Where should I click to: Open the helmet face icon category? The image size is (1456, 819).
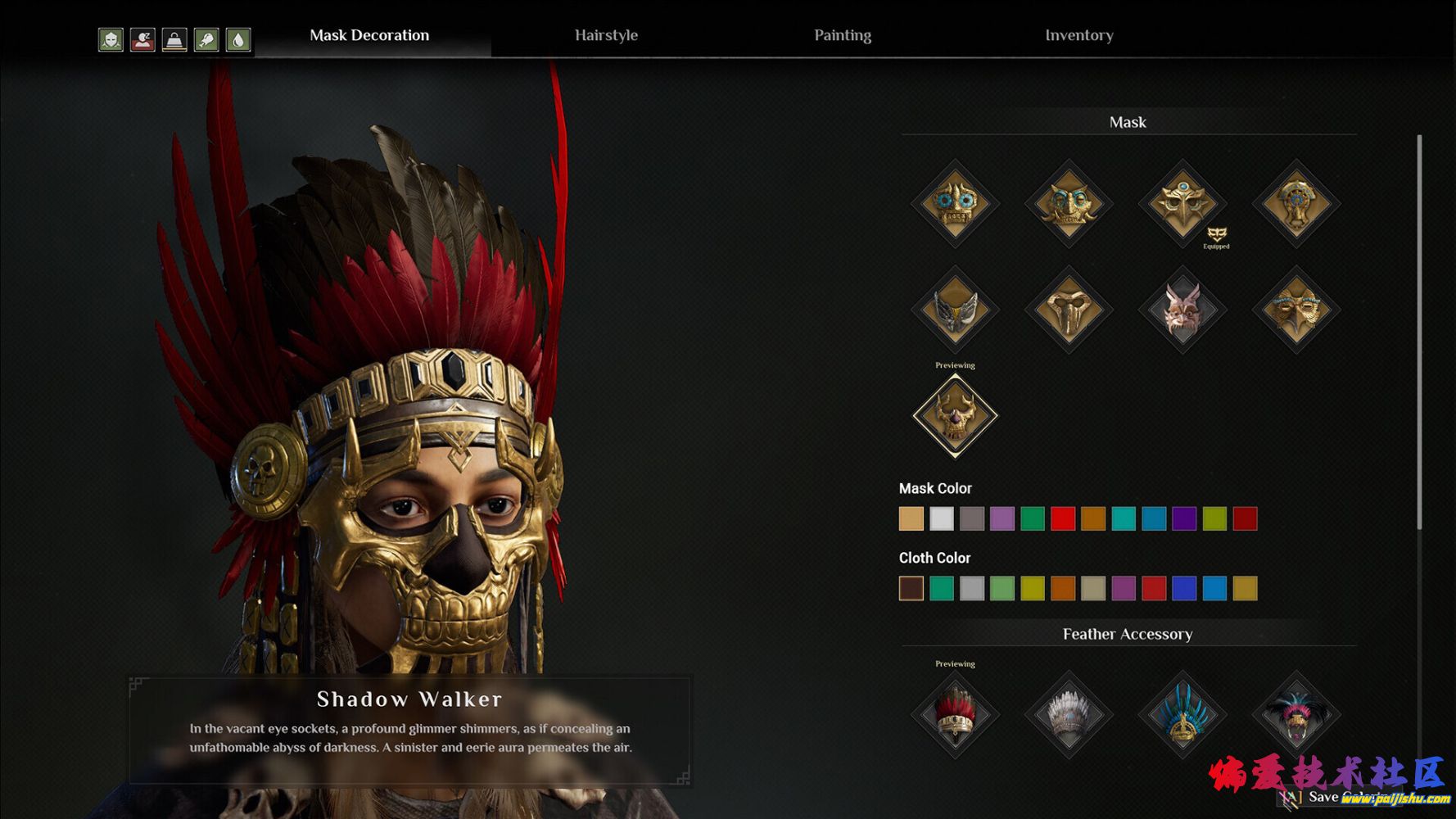click(x=111, y=39)
